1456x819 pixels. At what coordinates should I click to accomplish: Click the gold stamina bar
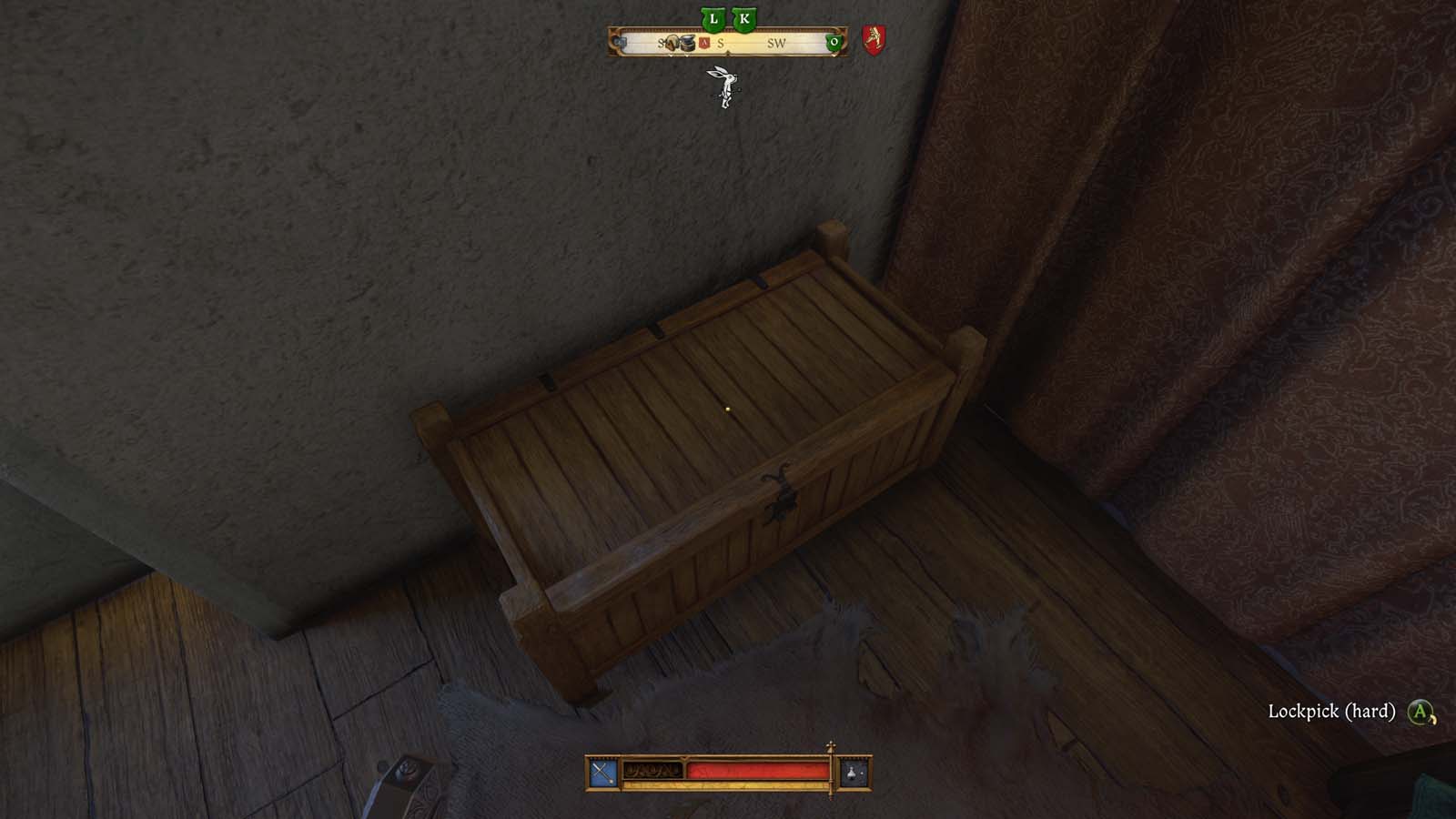(728, 784)
